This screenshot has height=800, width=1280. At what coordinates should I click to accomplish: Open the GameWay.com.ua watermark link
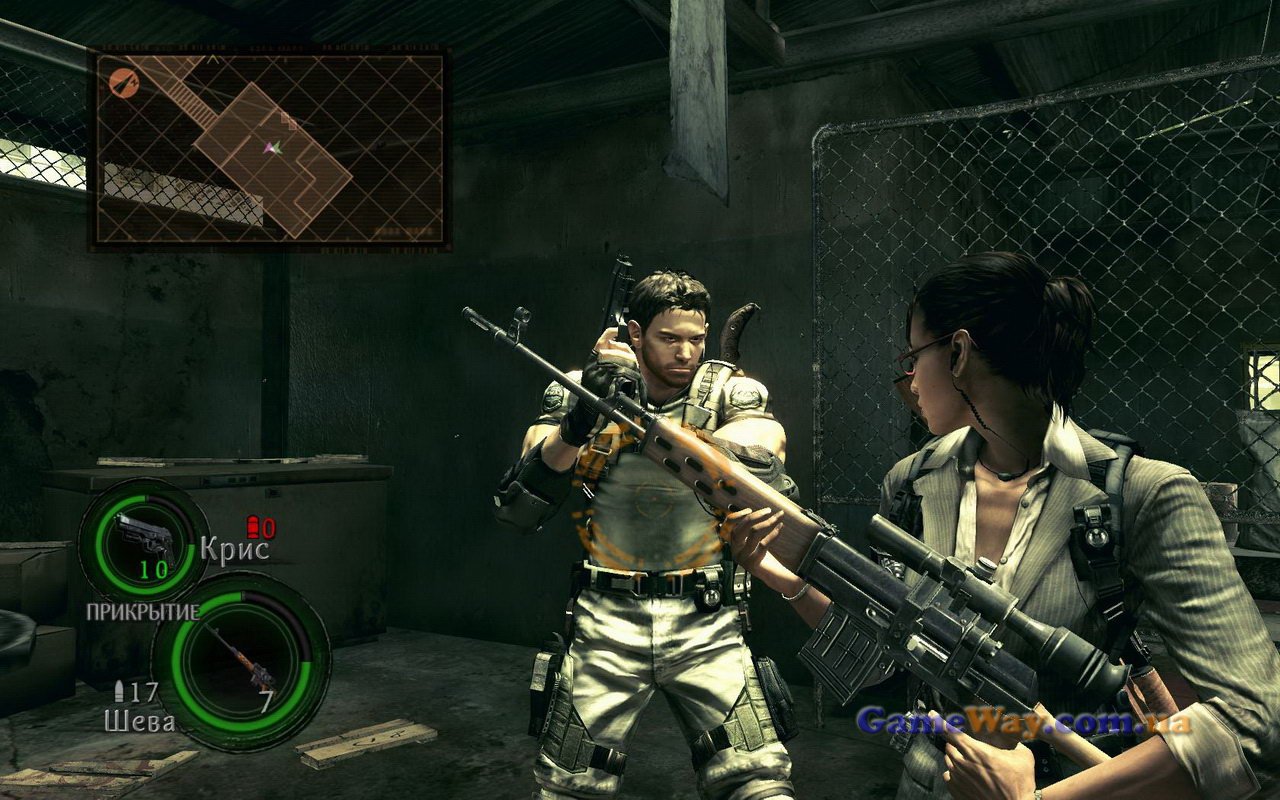(1023, 721)
